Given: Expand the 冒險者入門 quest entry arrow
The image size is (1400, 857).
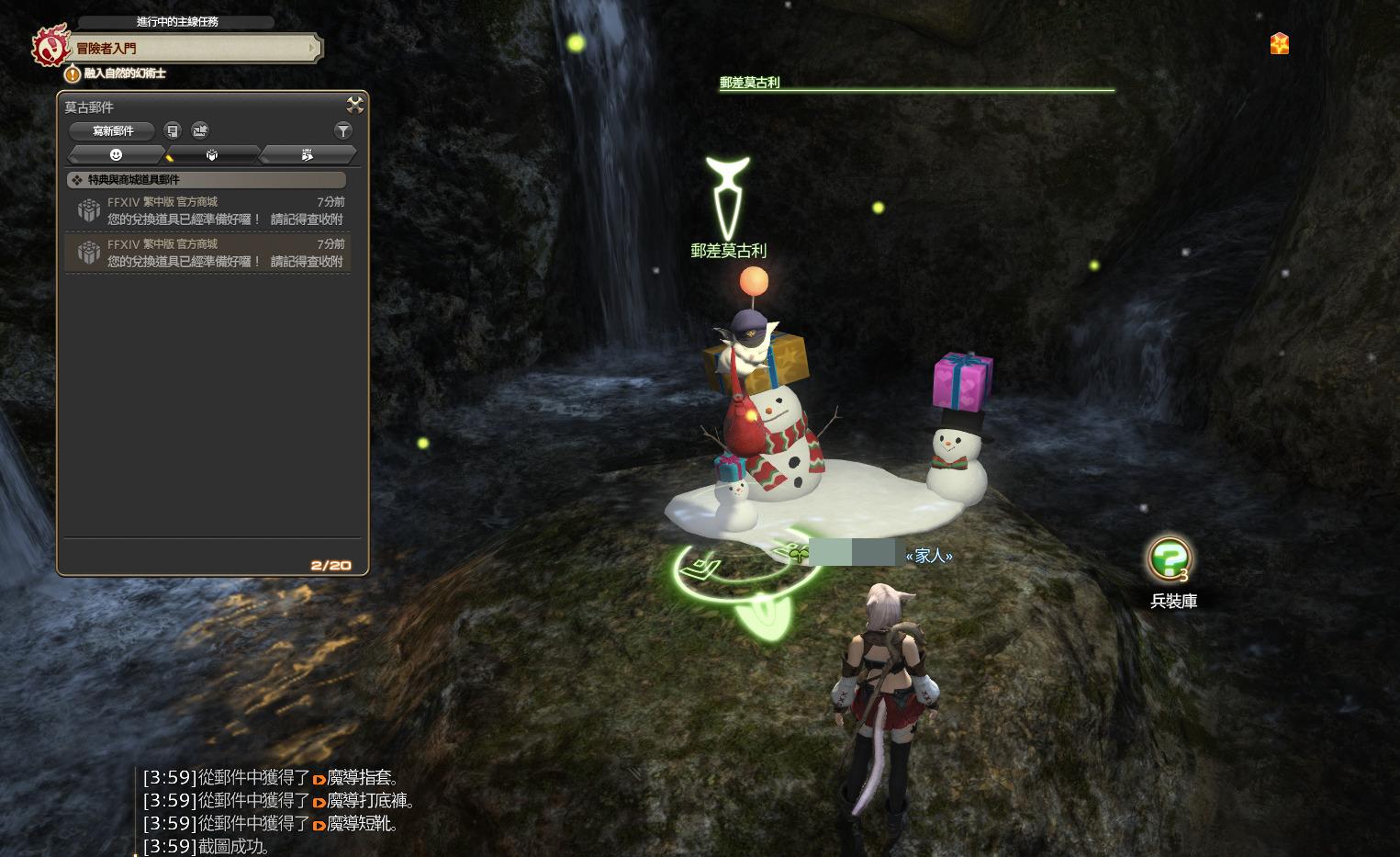Looking at the screenshot, I should (x=312, y=49).
